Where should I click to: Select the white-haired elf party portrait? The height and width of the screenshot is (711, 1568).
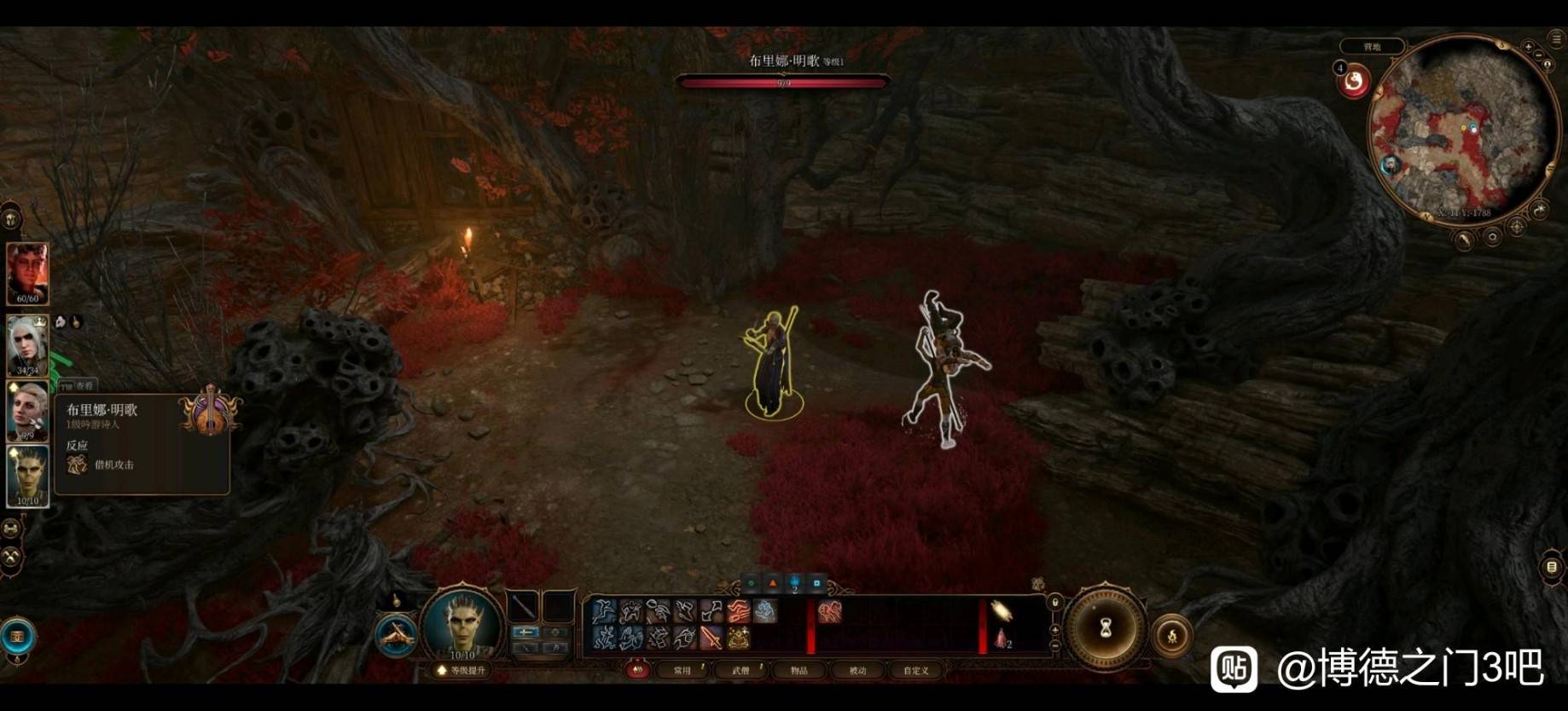click(27, 344)
